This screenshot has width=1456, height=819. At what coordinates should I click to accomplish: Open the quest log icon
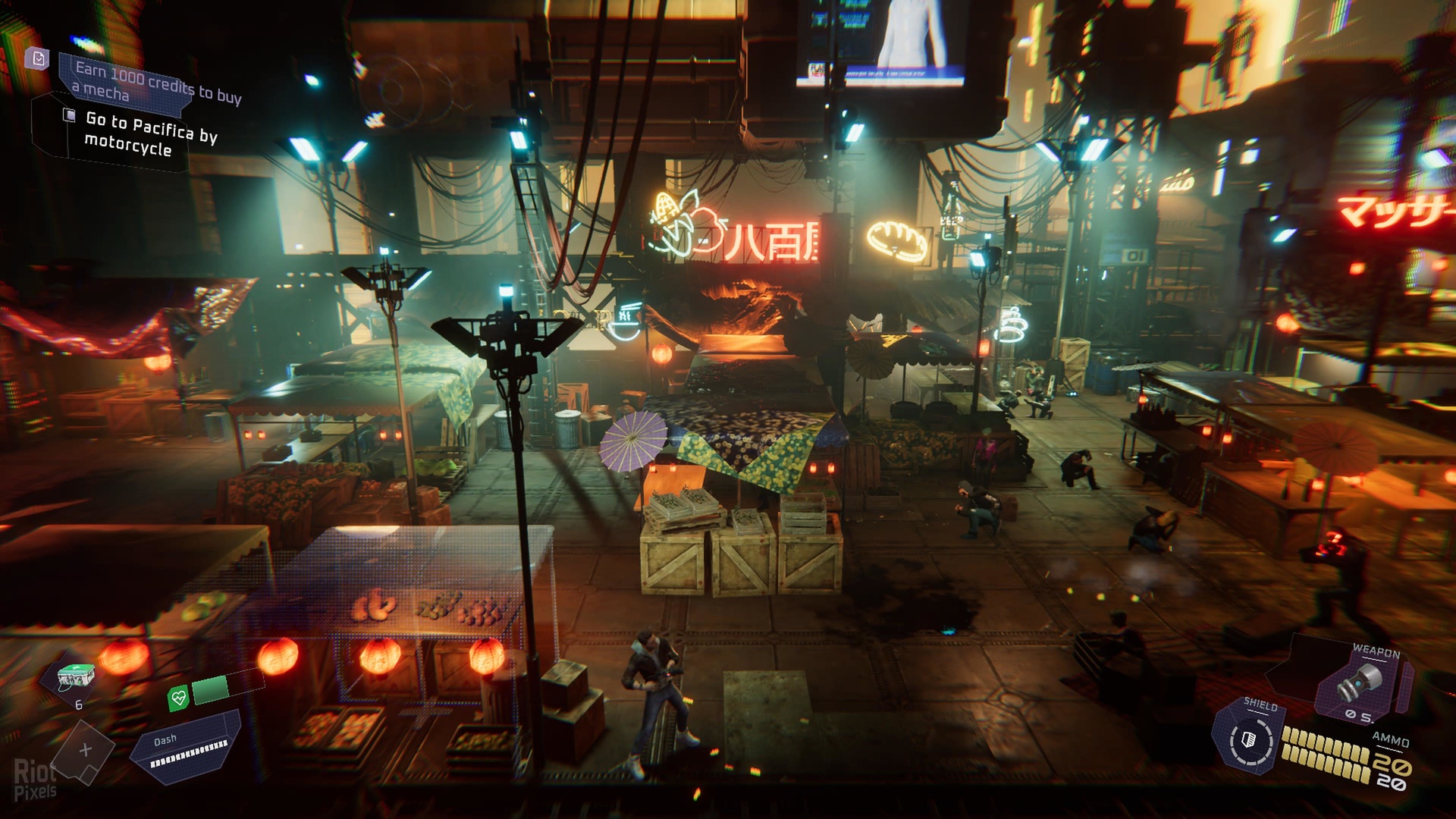click(37, 58)
